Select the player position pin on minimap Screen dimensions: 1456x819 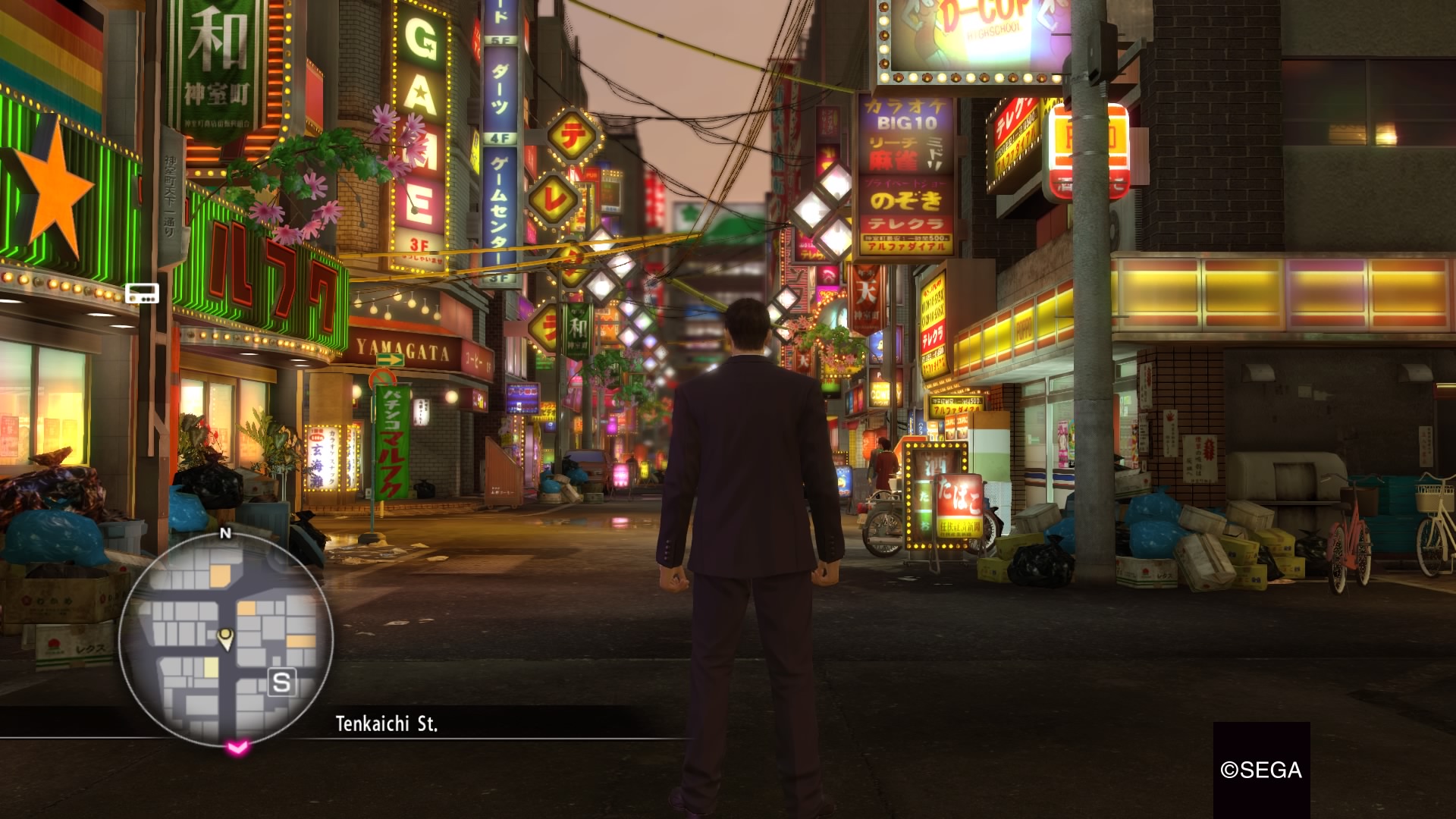pyautogui.click(x=225, y=638)
